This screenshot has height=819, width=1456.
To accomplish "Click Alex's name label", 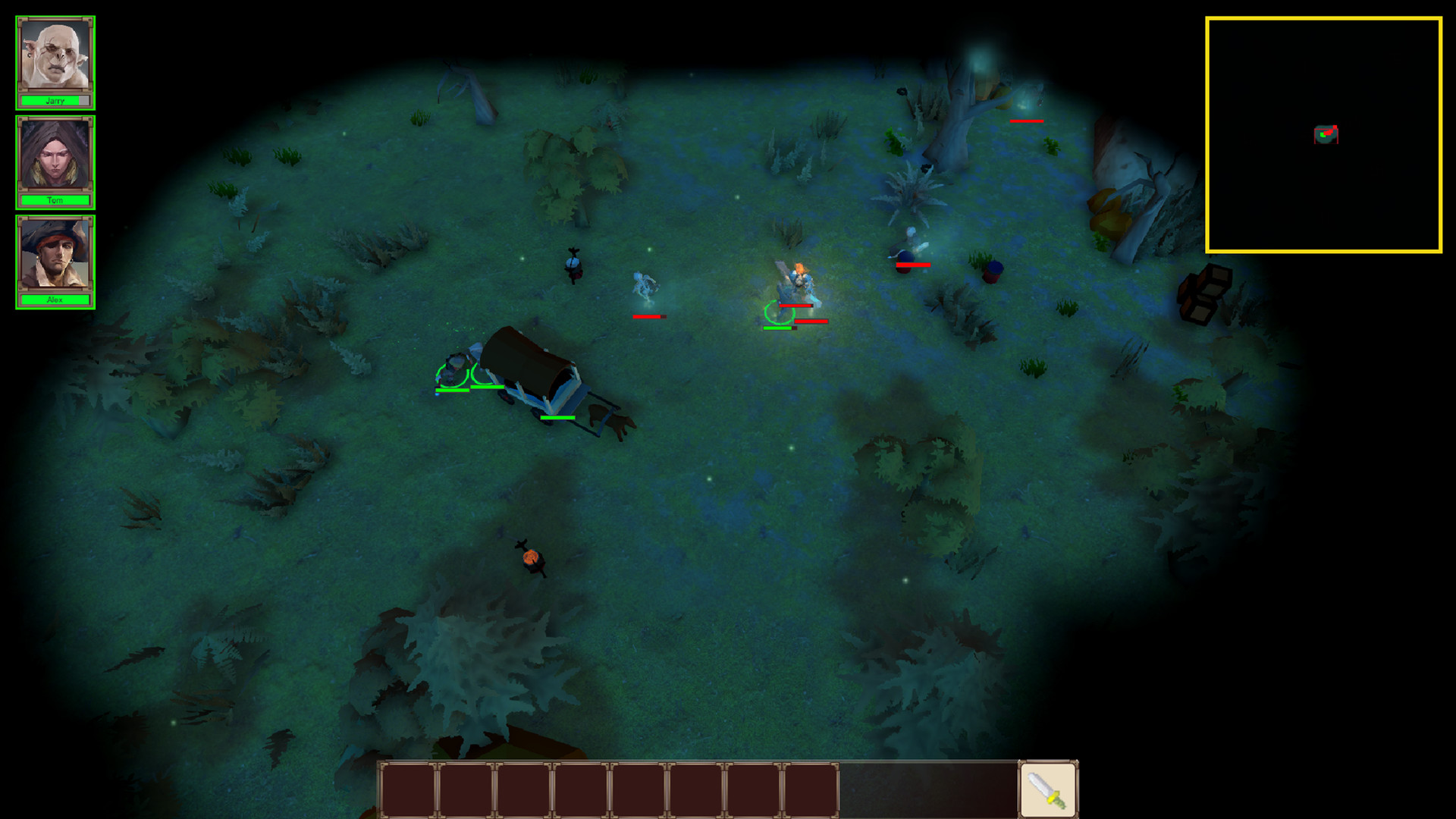I will tap(55, 300).
